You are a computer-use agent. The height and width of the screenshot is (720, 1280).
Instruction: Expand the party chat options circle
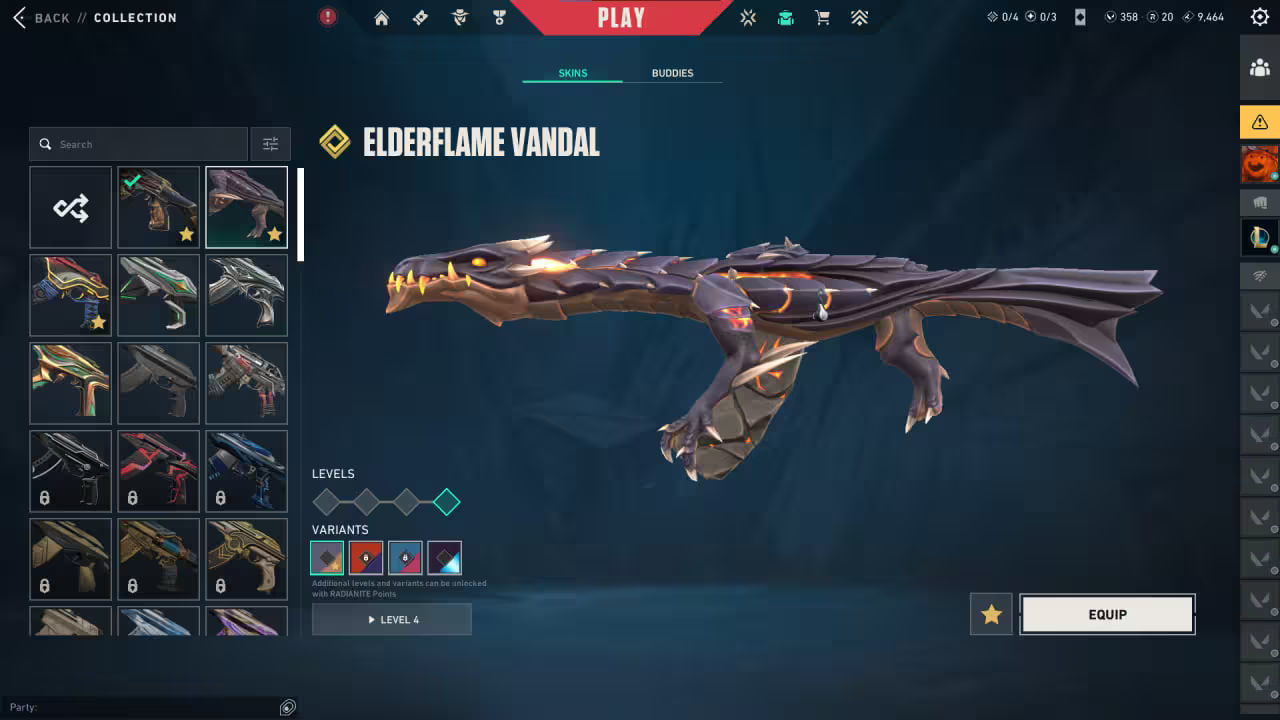[288, 707]
